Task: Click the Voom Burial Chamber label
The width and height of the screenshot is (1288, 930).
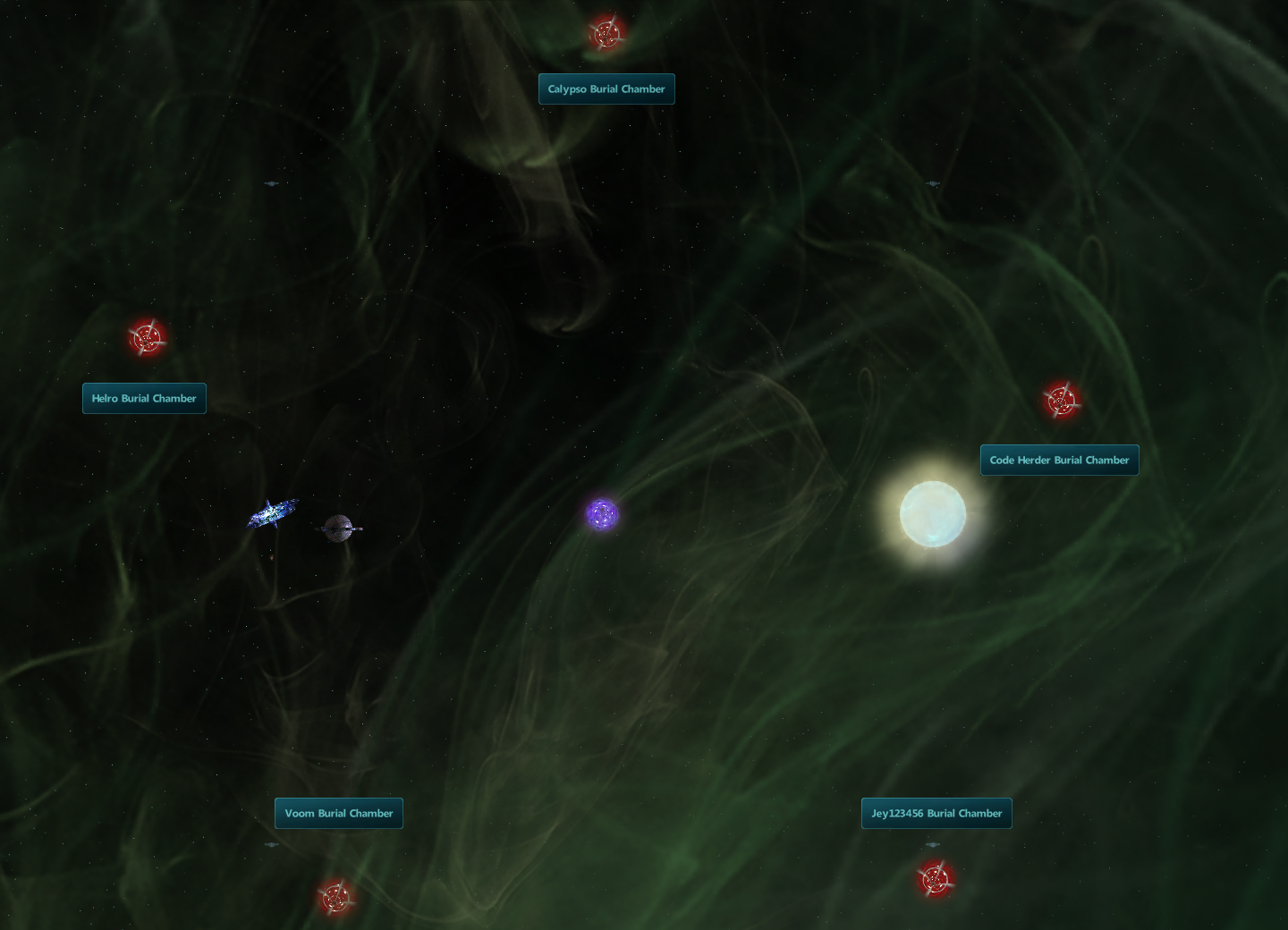Action: (x=339, y=814)
